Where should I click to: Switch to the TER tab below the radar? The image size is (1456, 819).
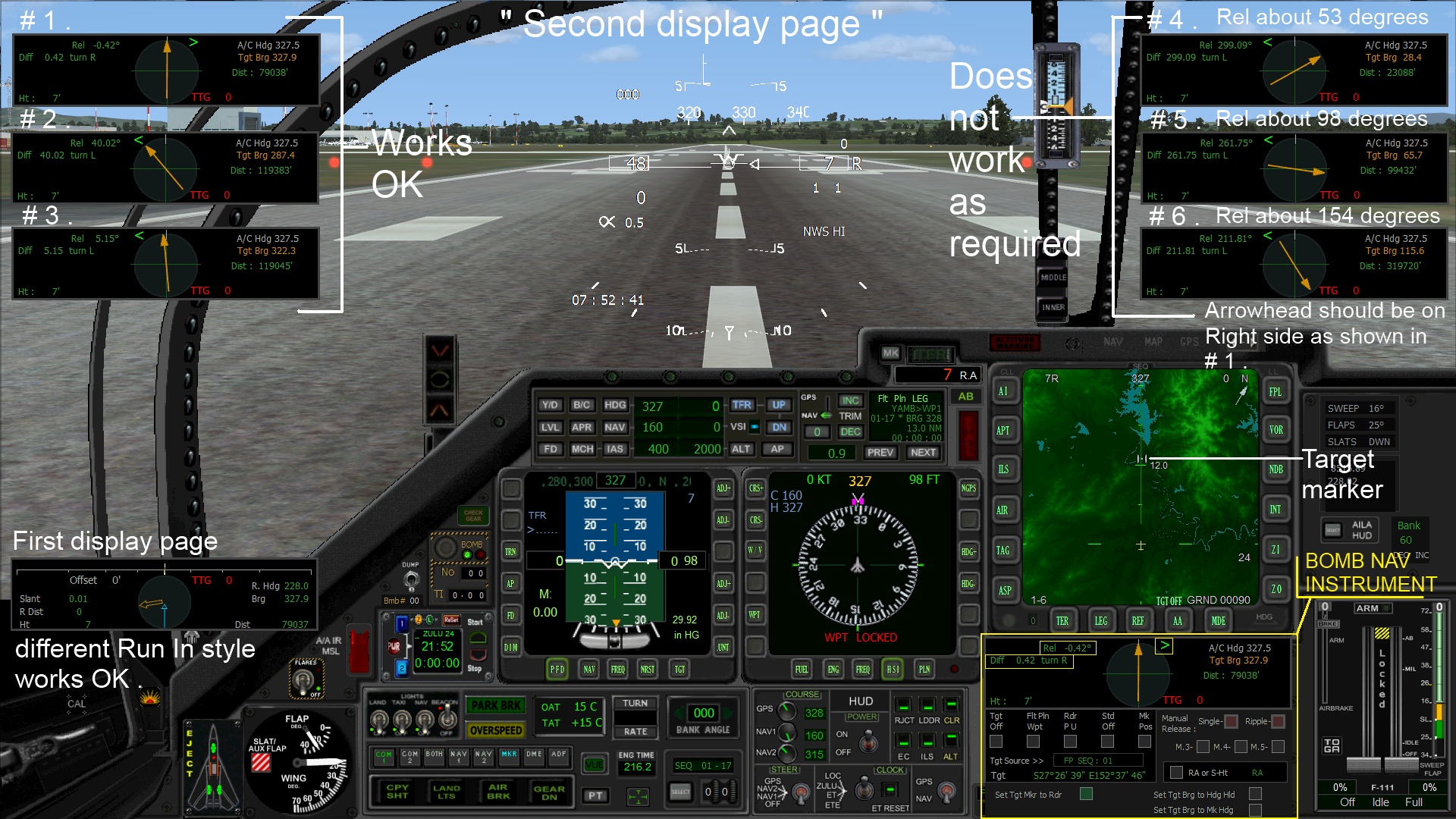click(x=1064, y=620)
